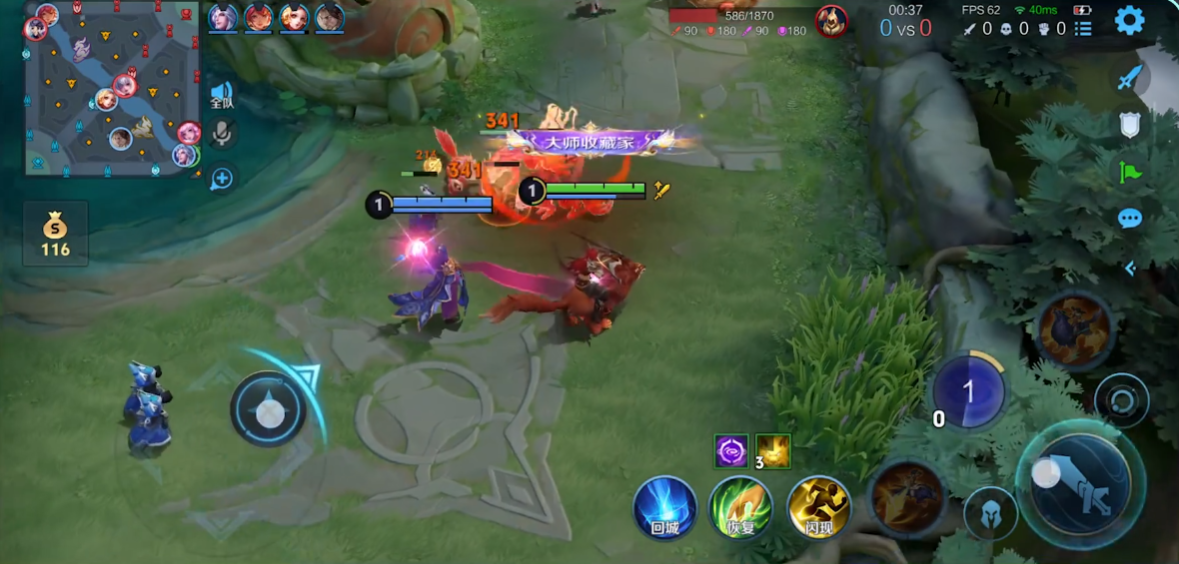Buy the recommended purple swirl item
The height and width of the screenshot is (564, 1179).
tap(731, 451)
